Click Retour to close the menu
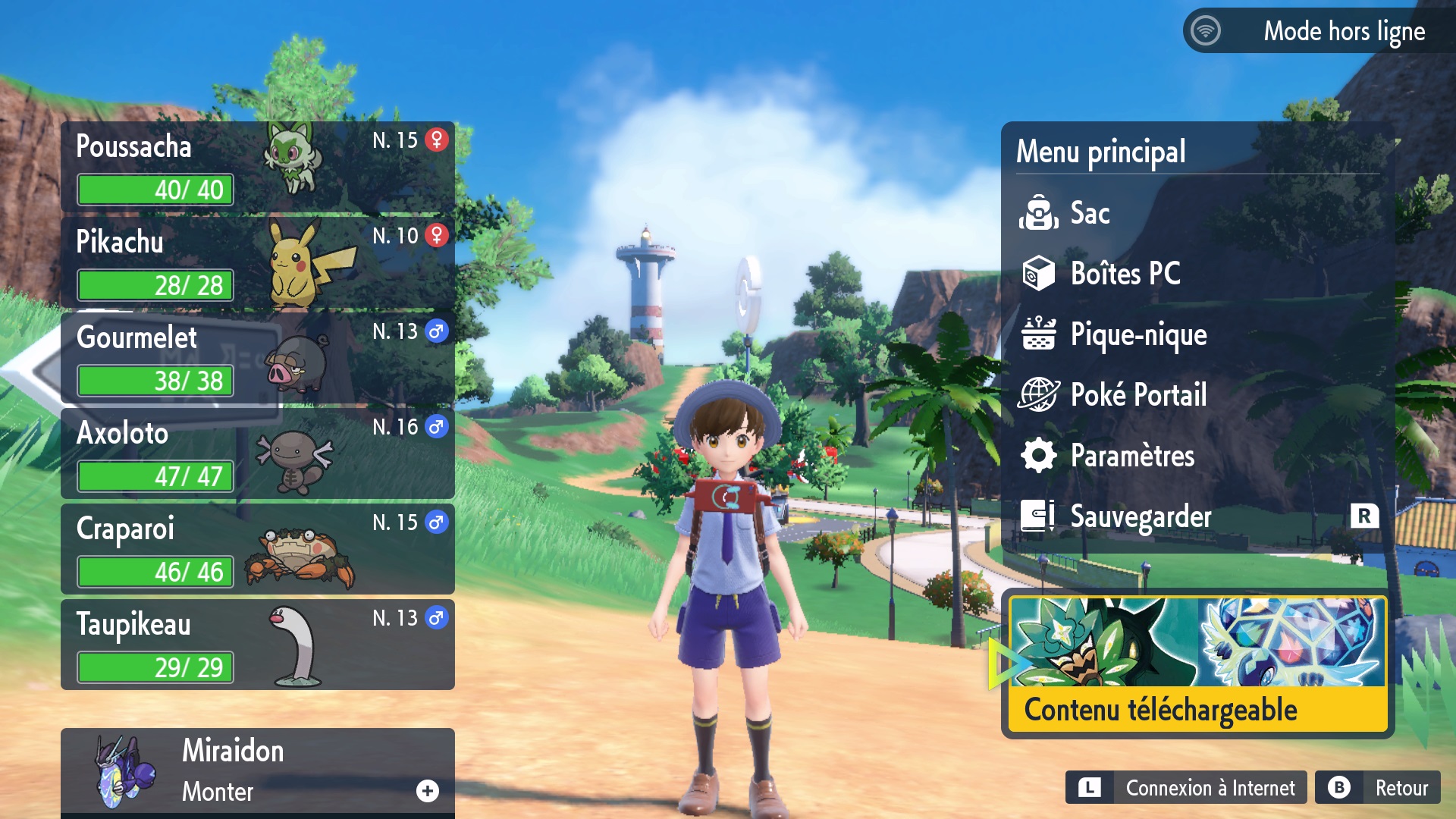 click(1378, 788)
